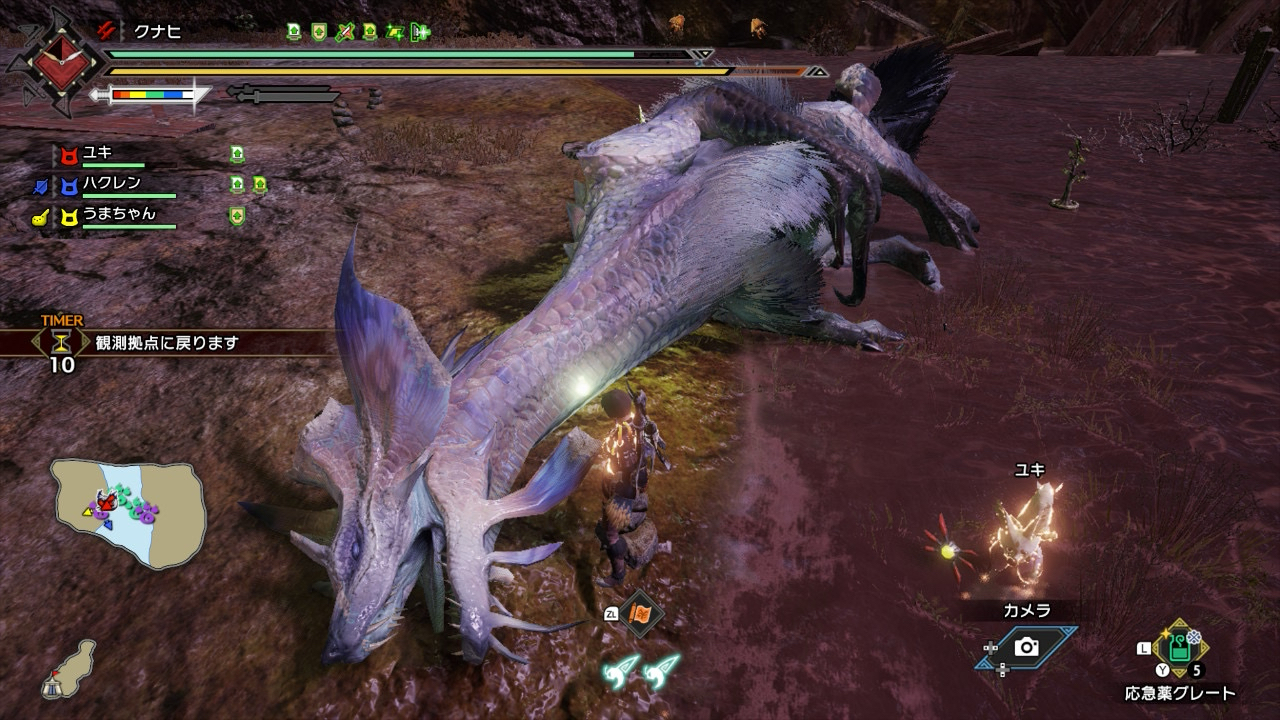Click the crossed sword buff status icon

click(x=346, y=32)
